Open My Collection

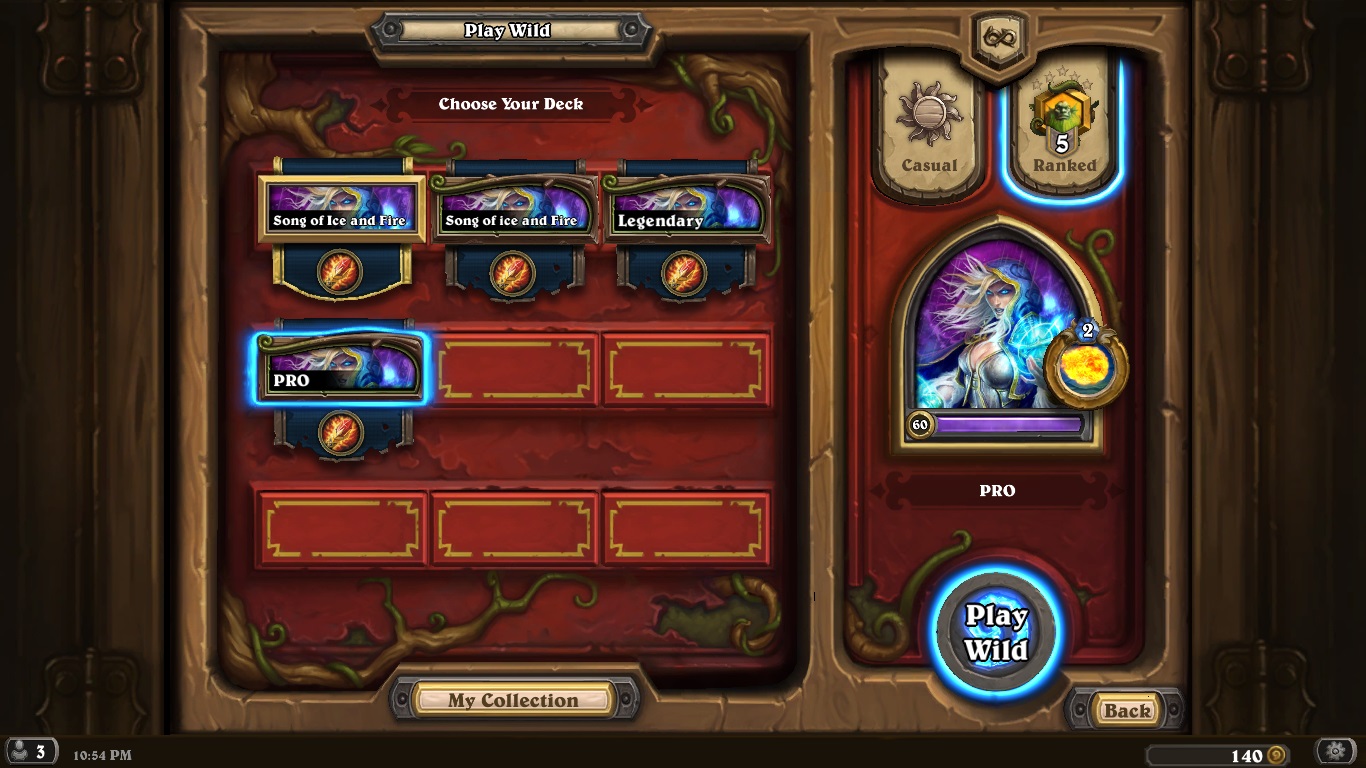point(513,700)
